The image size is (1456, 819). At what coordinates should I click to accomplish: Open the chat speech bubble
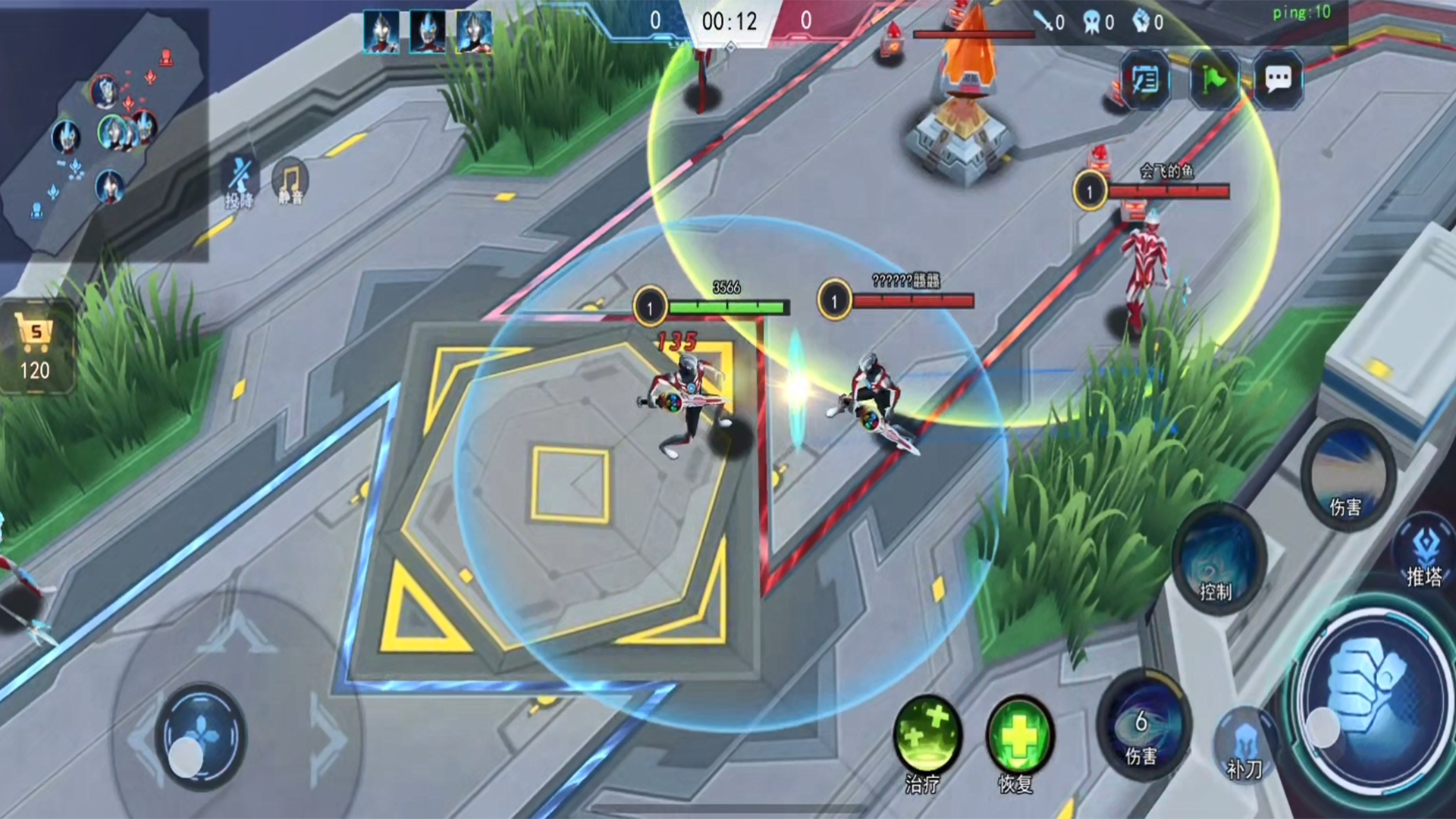(x=1278, y=79)
